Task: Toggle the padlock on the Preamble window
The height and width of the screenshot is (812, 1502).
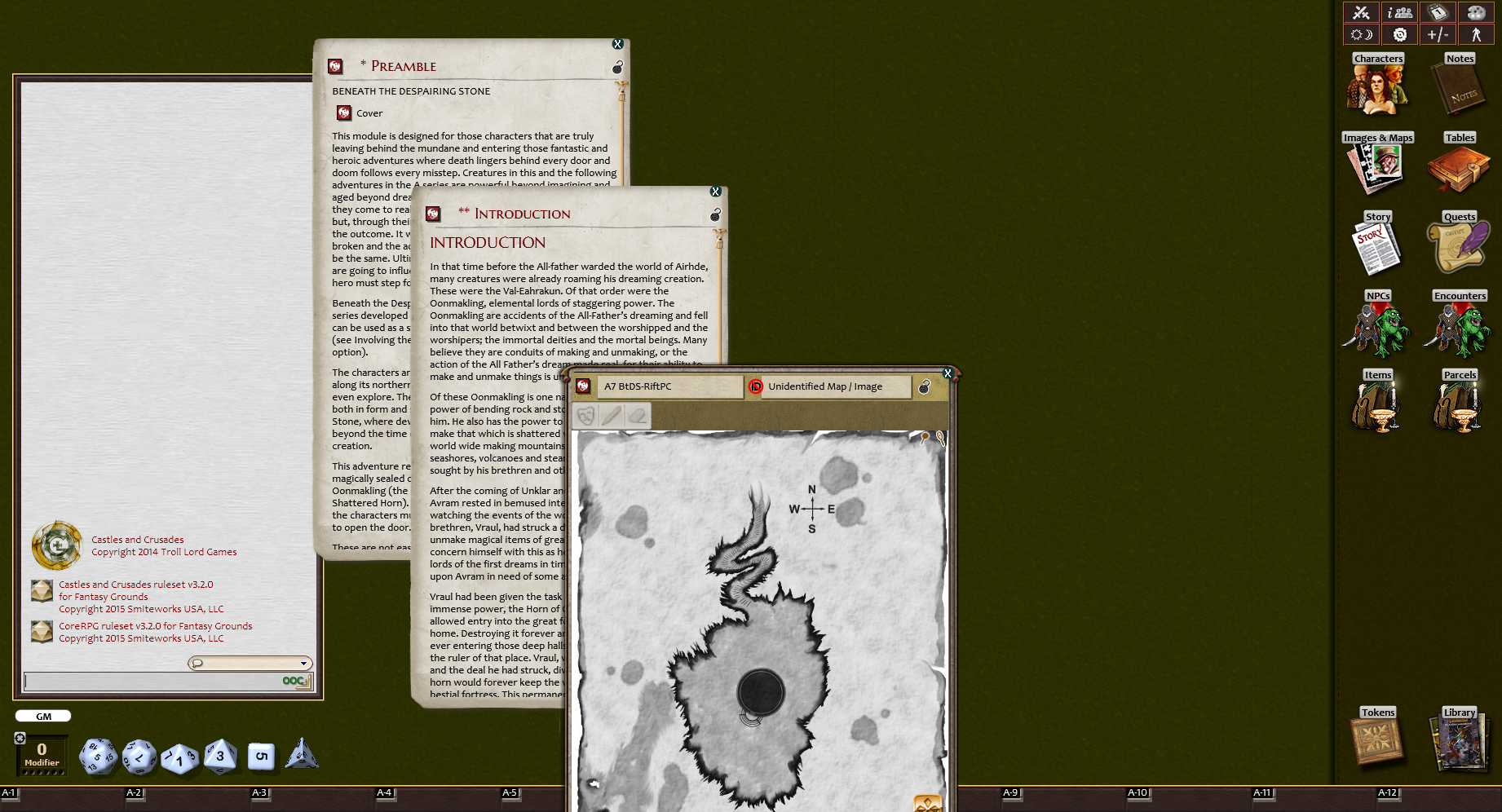Action: coord(617,68)
